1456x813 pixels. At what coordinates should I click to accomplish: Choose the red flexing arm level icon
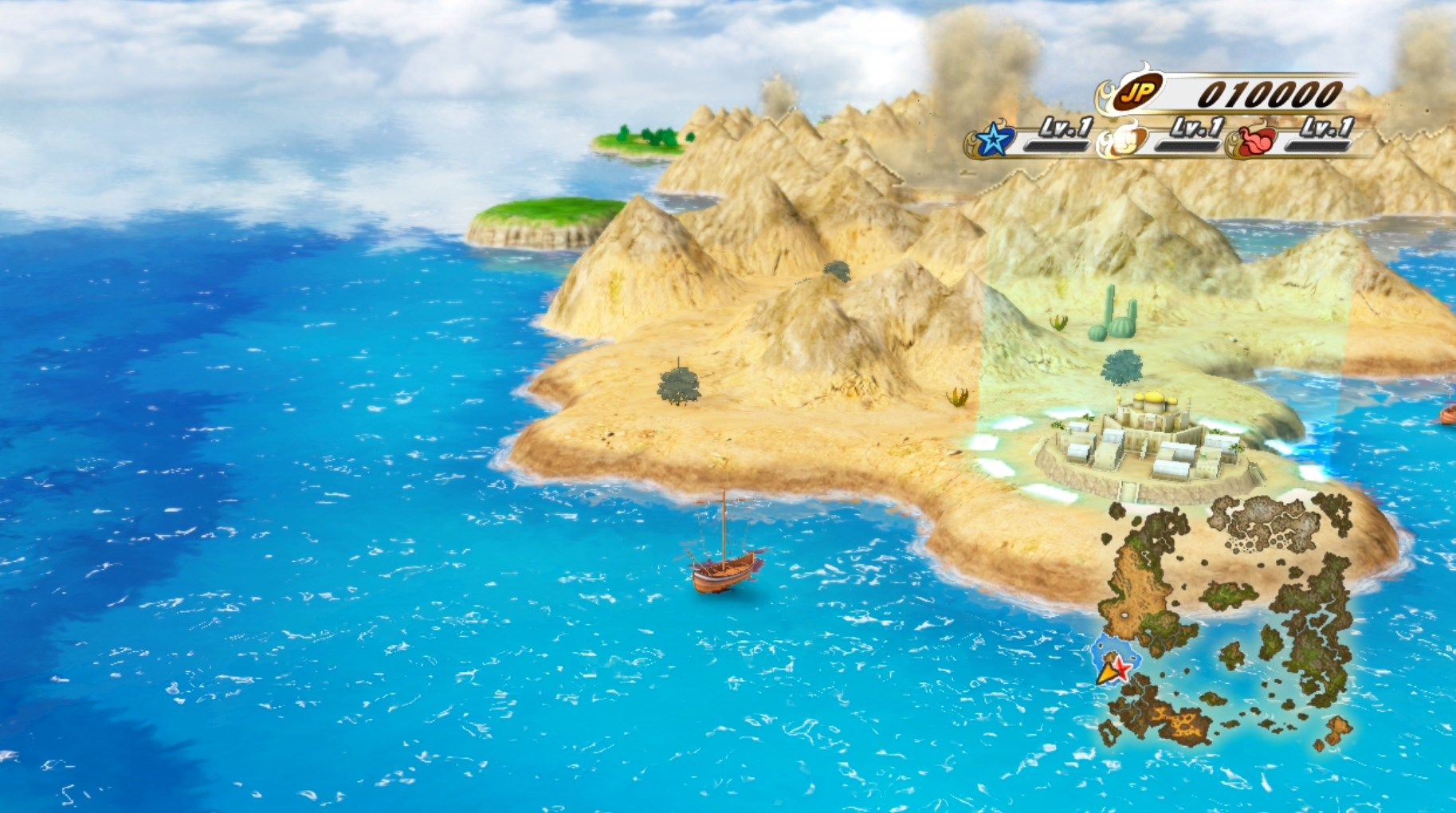pos(1258,142)
